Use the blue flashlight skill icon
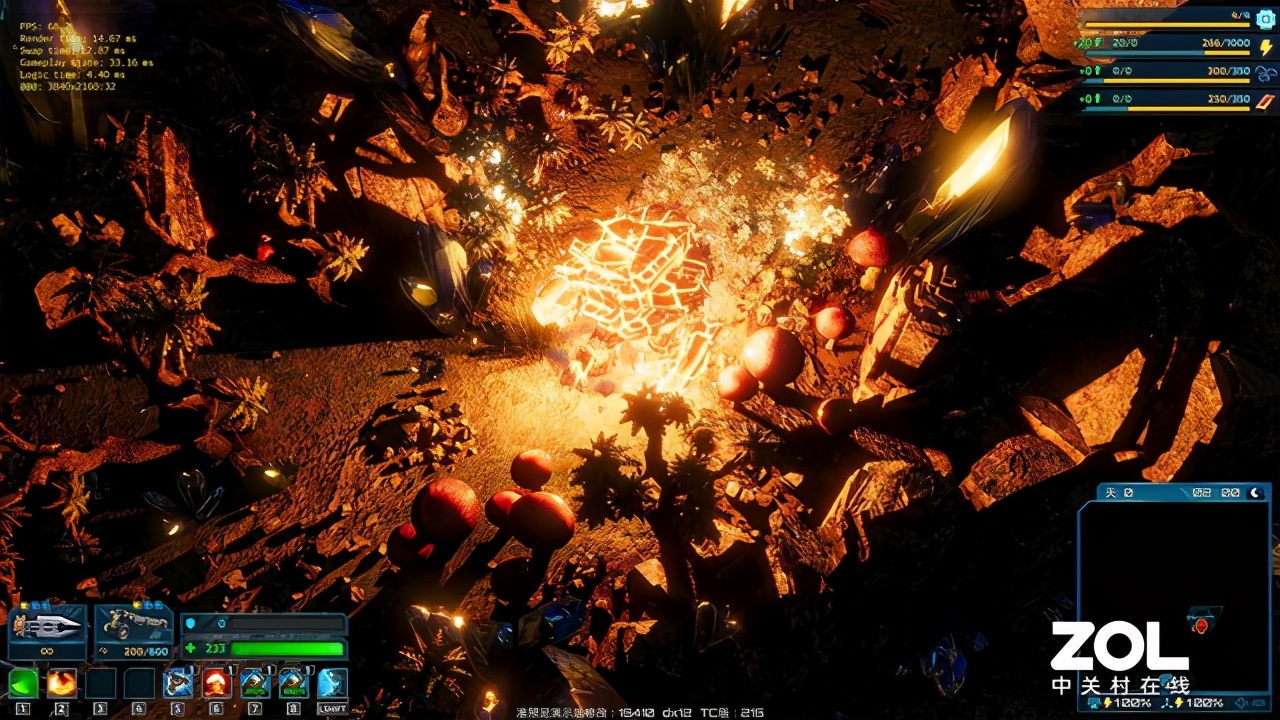Viewport: 1280px width, 720px height. pos(332,683)
